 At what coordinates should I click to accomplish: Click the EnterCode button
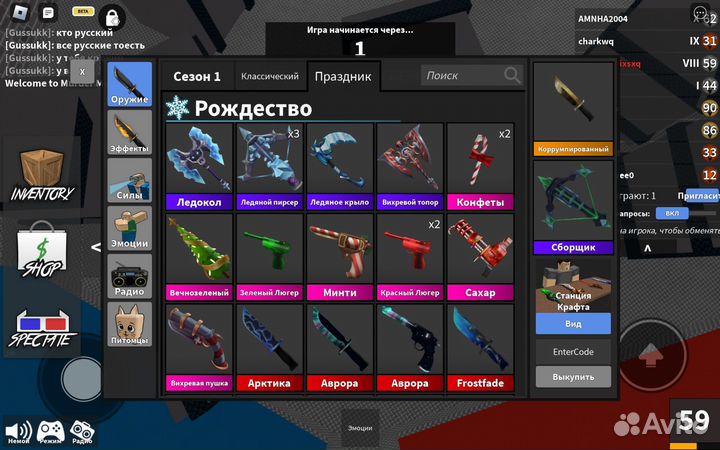point(573,352)
